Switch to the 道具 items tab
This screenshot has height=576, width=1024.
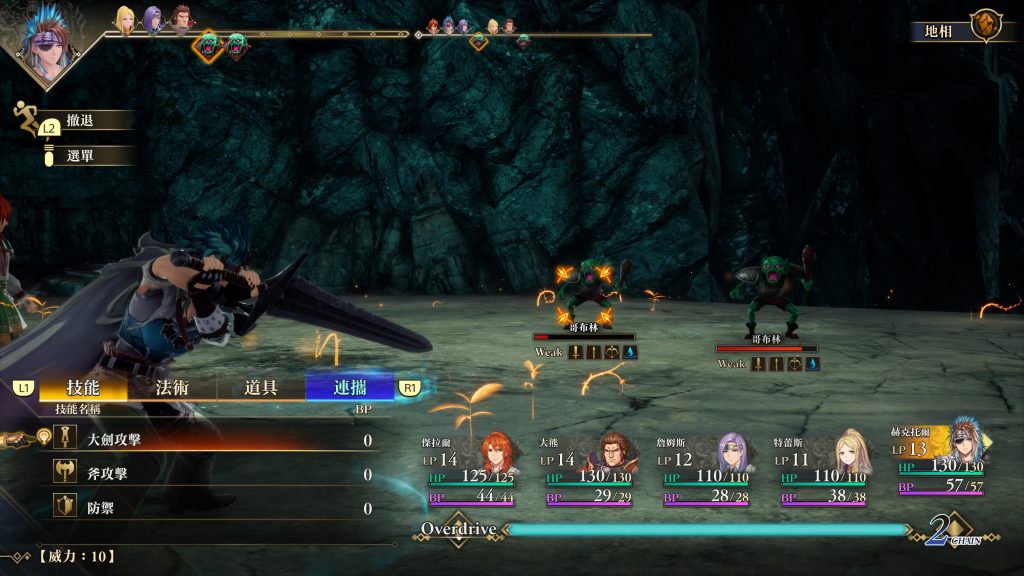click(261, 387)
